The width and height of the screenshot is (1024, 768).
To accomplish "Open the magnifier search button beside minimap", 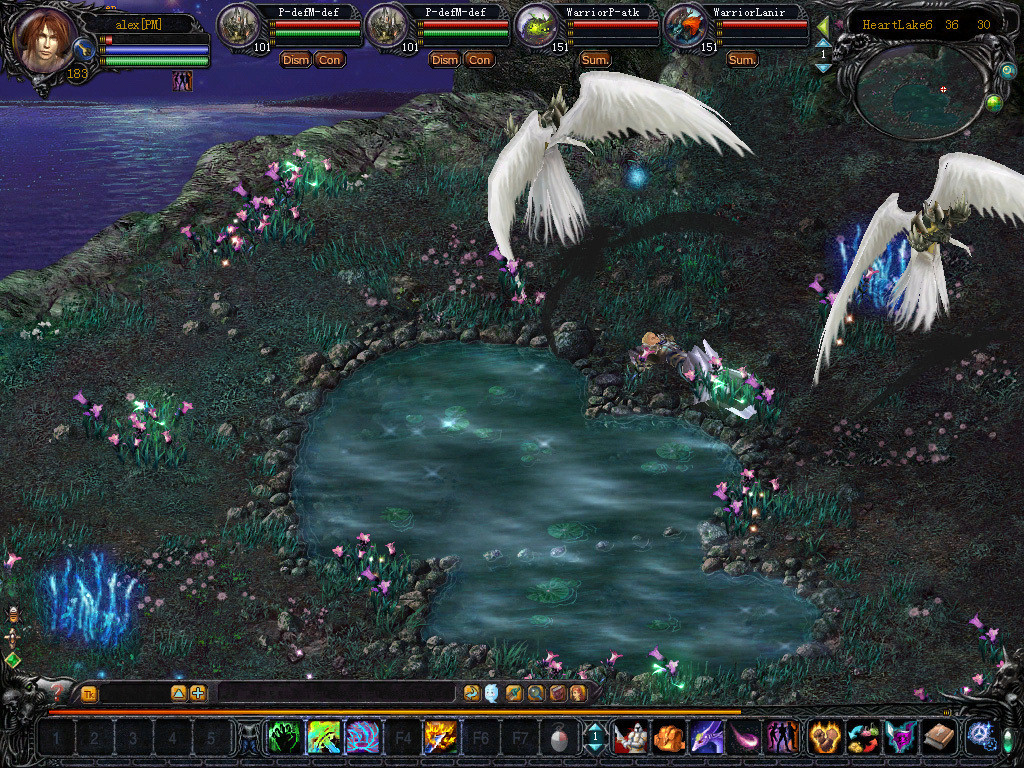I will (1008, 71).
